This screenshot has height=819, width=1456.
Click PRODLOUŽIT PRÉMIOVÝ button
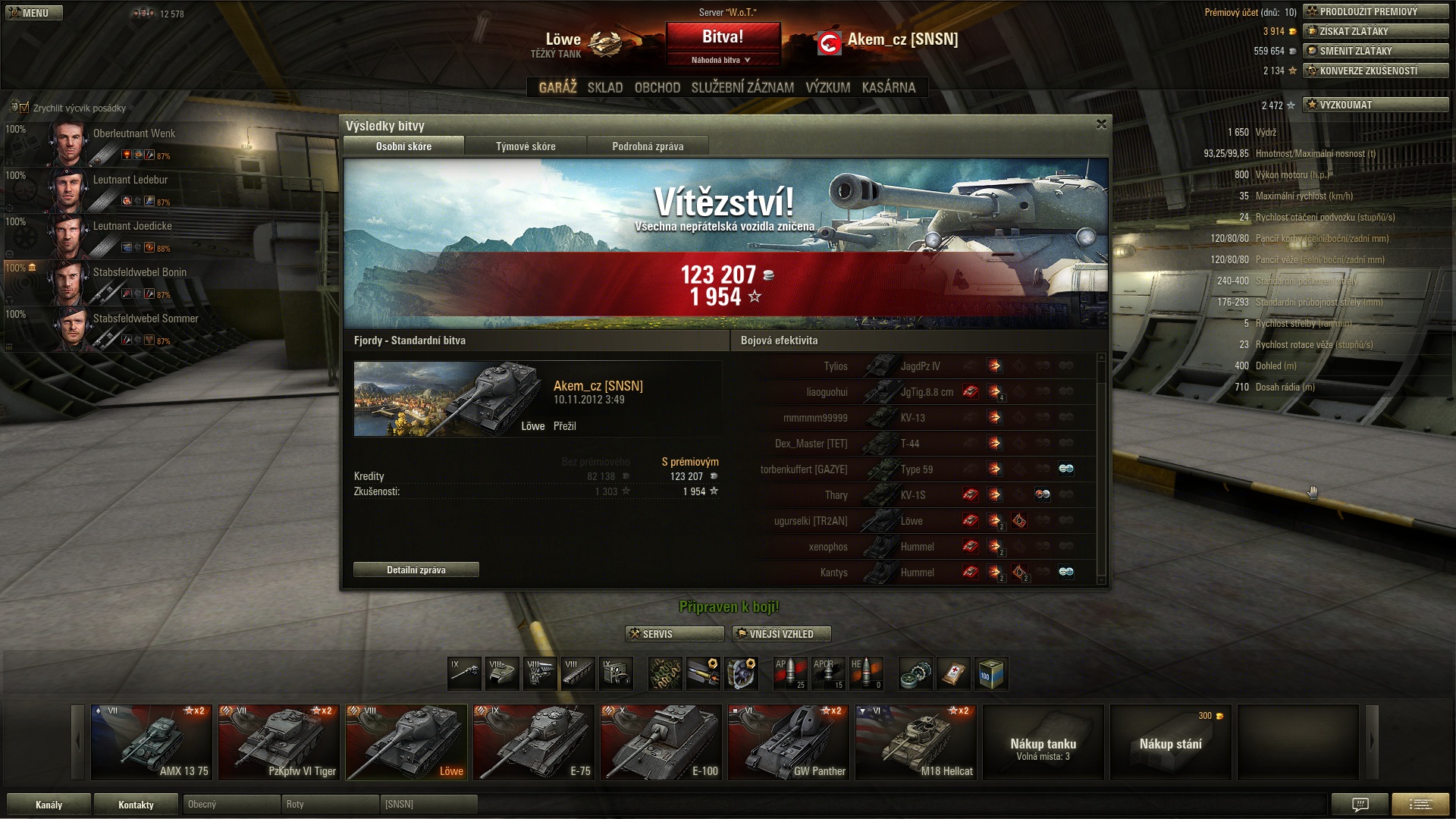pyautogui.click(x=1375, y=11)
